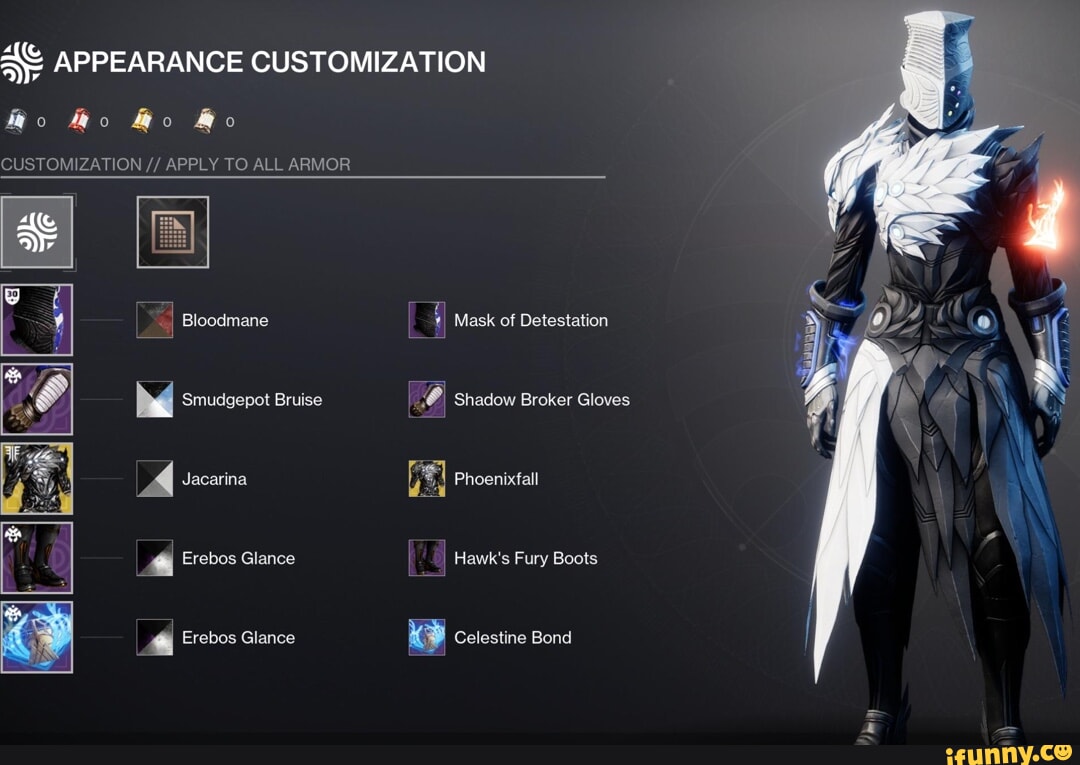The height and width of the screenshot is (765, 1080).
Task: Open the Shadow Broker Gloves ornament
Action: point(427,399)
